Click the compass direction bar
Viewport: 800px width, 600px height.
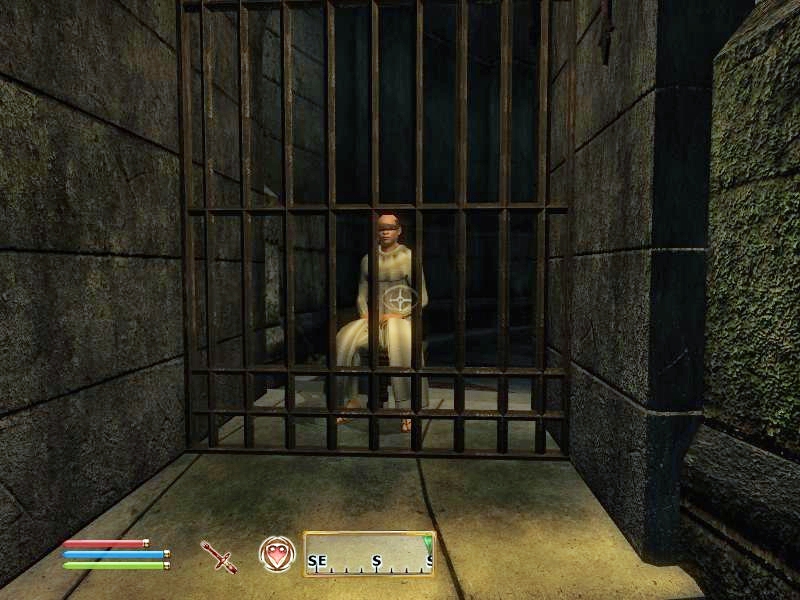(369, 554)
